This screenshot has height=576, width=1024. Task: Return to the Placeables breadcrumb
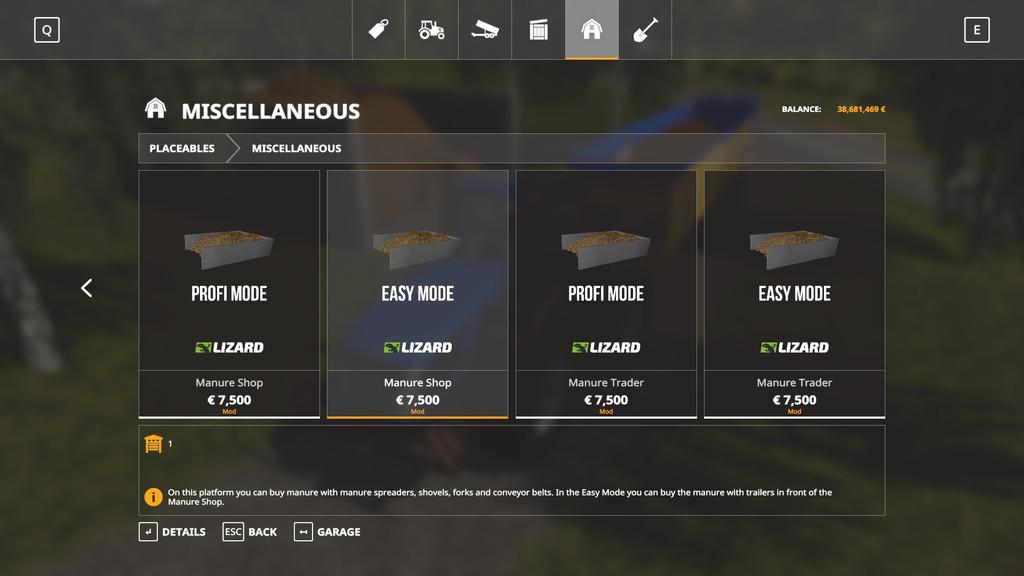pos(182,148)
